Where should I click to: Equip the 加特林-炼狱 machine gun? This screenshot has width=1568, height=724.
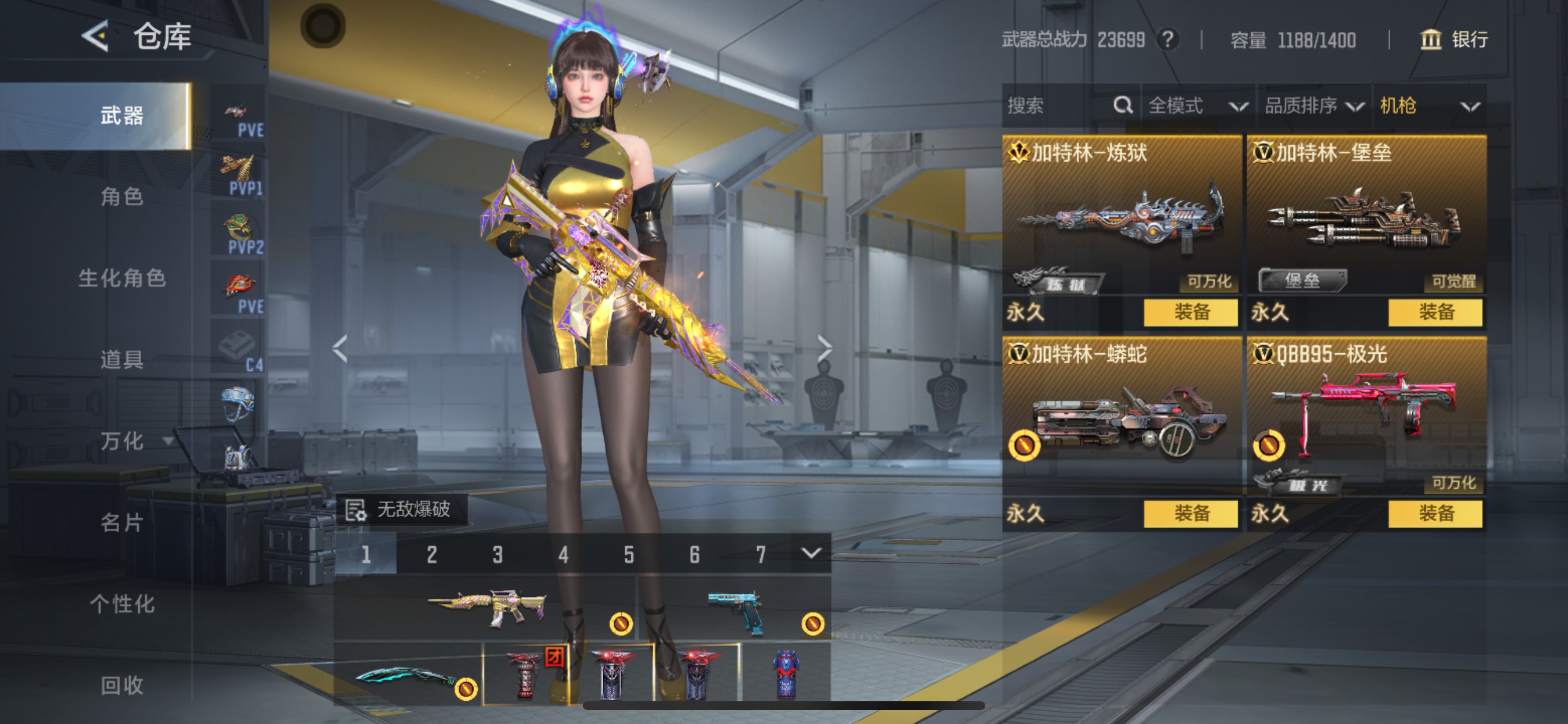coord(1191,312)
